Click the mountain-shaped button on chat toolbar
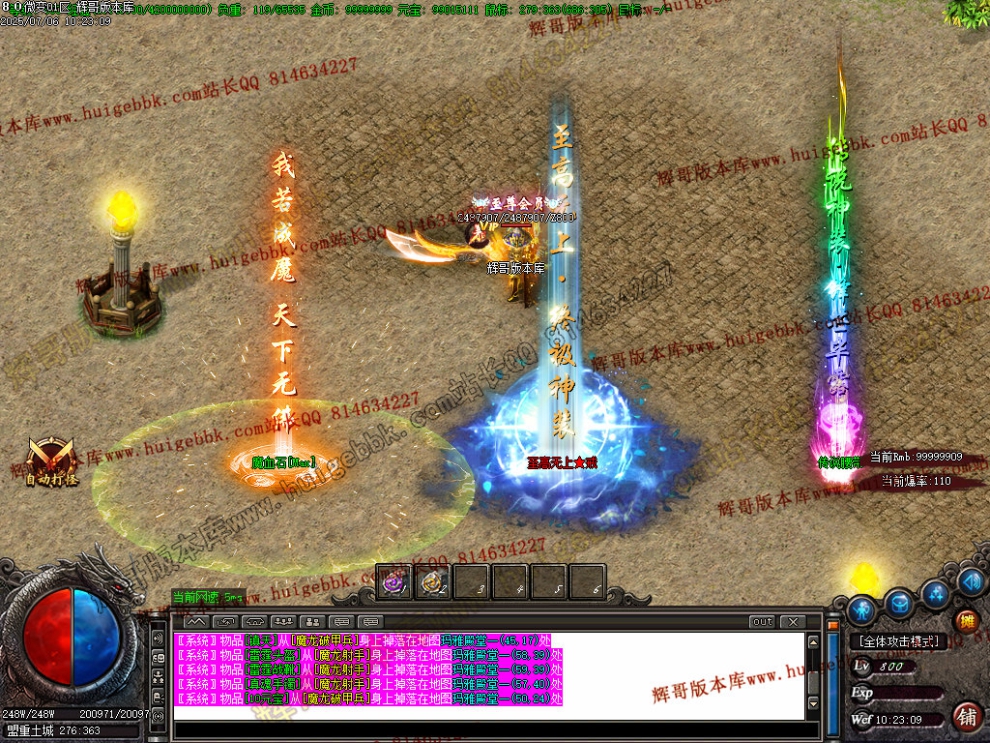This screenshot has width=990, height=743. click(196, 622)
